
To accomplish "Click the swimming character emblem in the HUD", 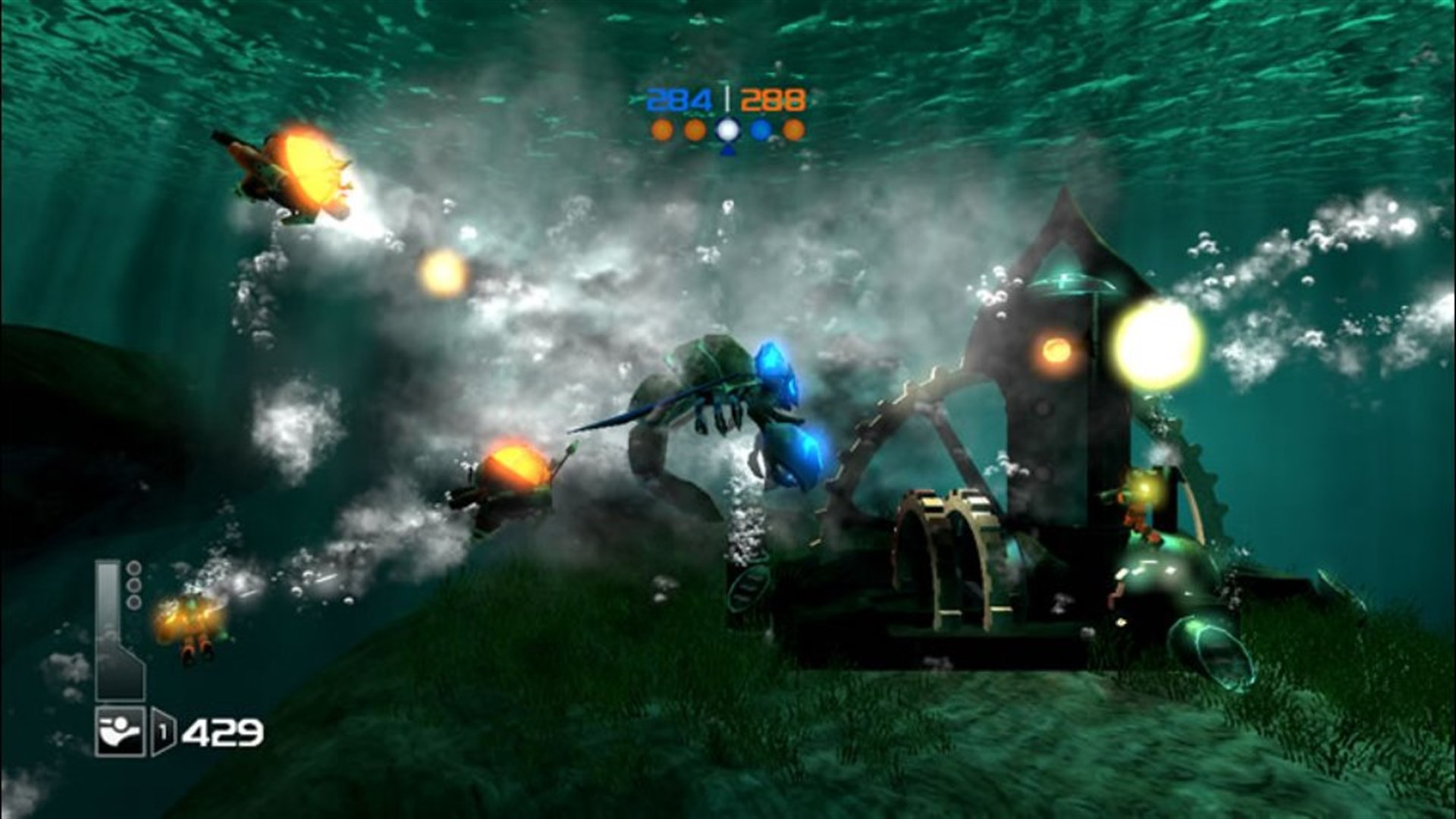I will pyautogui.click(x=120, y=733).
